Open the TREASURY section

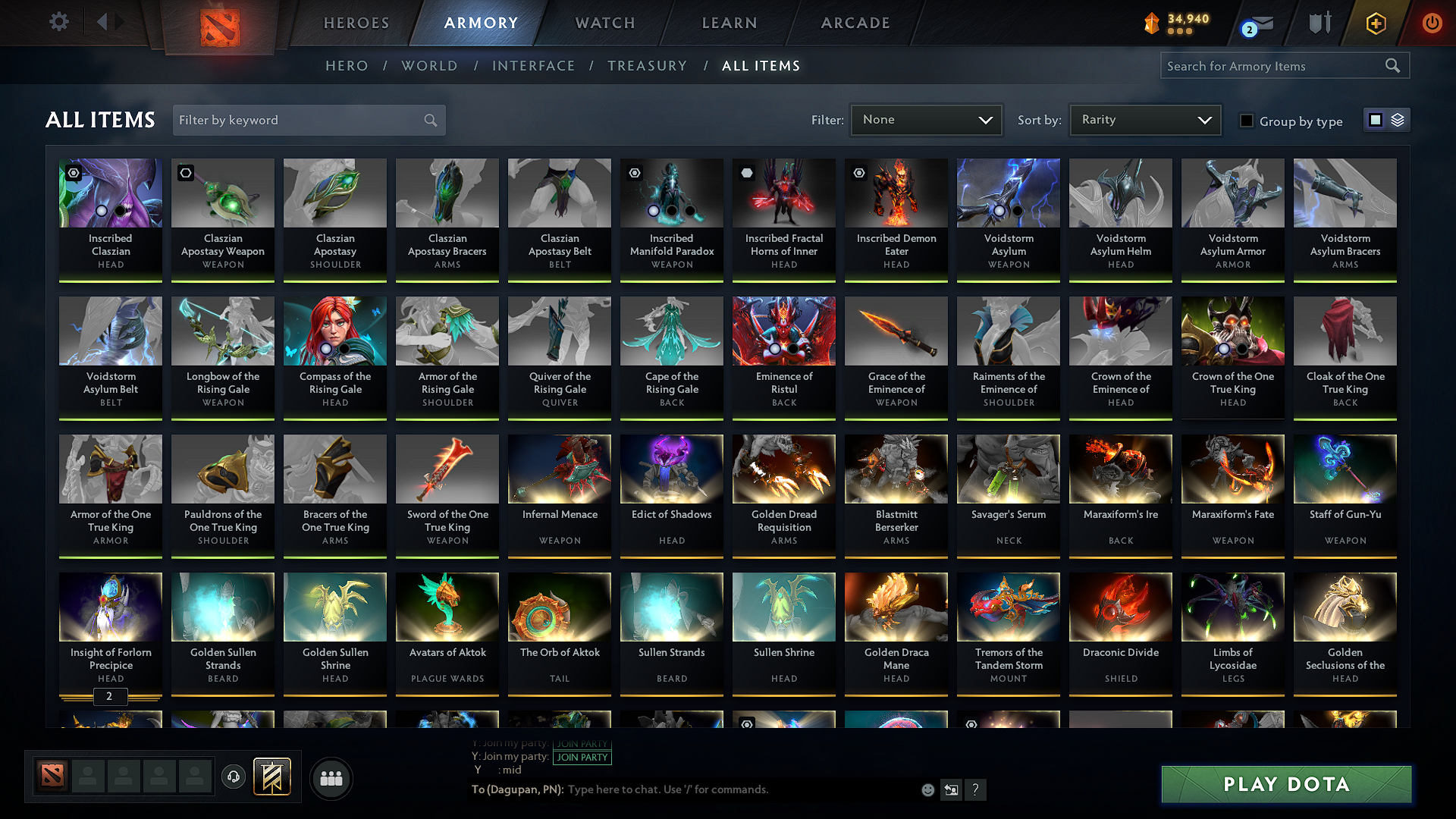647,65
